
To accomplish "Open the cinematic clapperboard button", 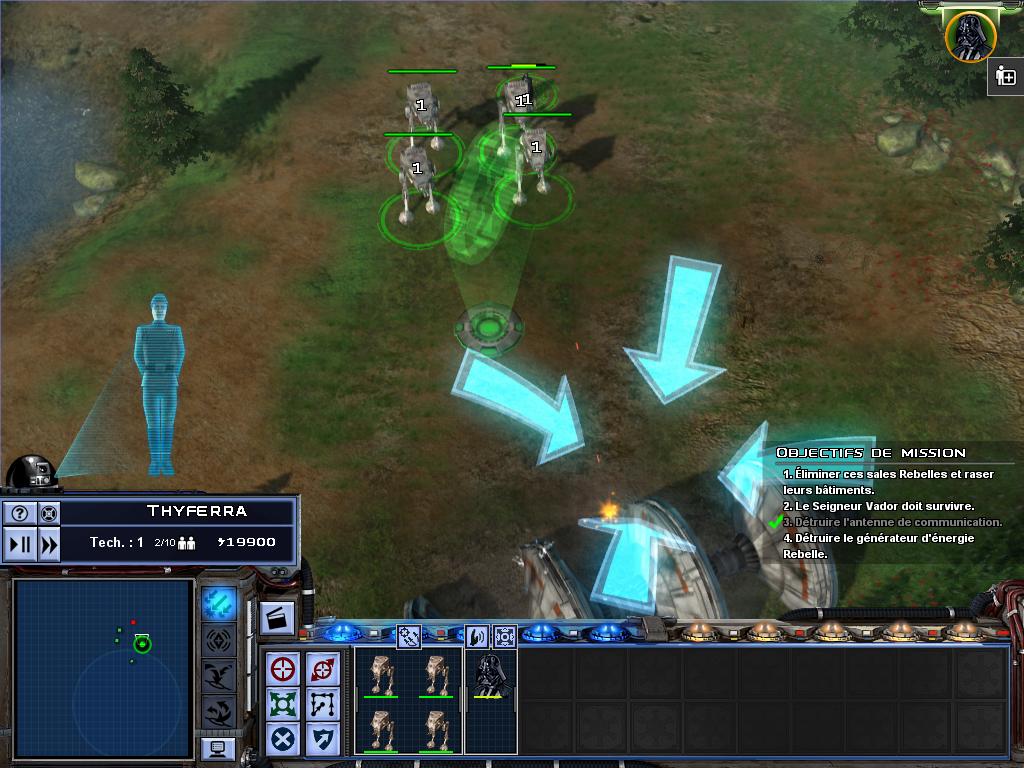I will [277, 618].
